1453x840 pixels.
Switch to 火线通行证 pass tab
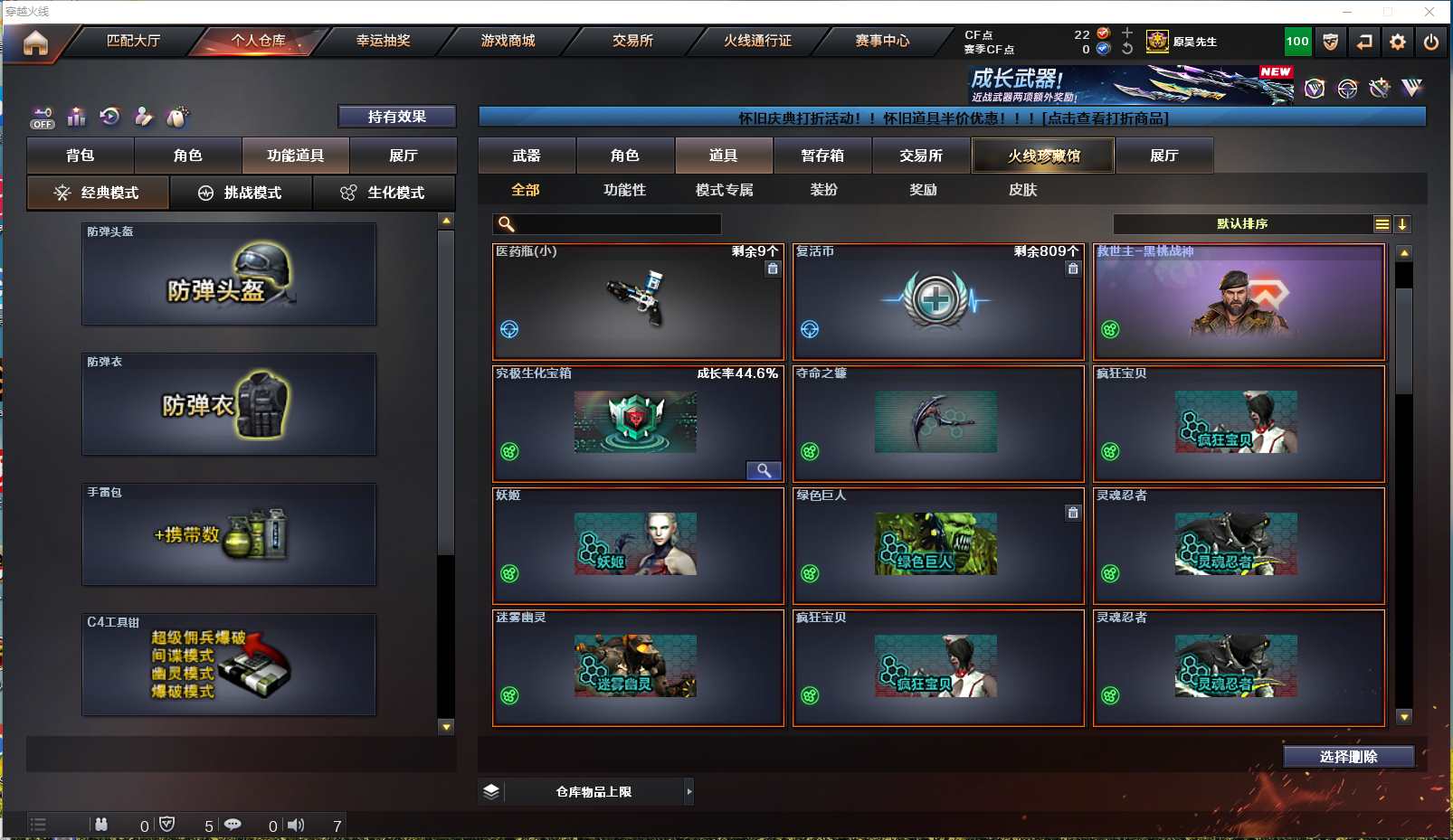click(x=757, y=41)
